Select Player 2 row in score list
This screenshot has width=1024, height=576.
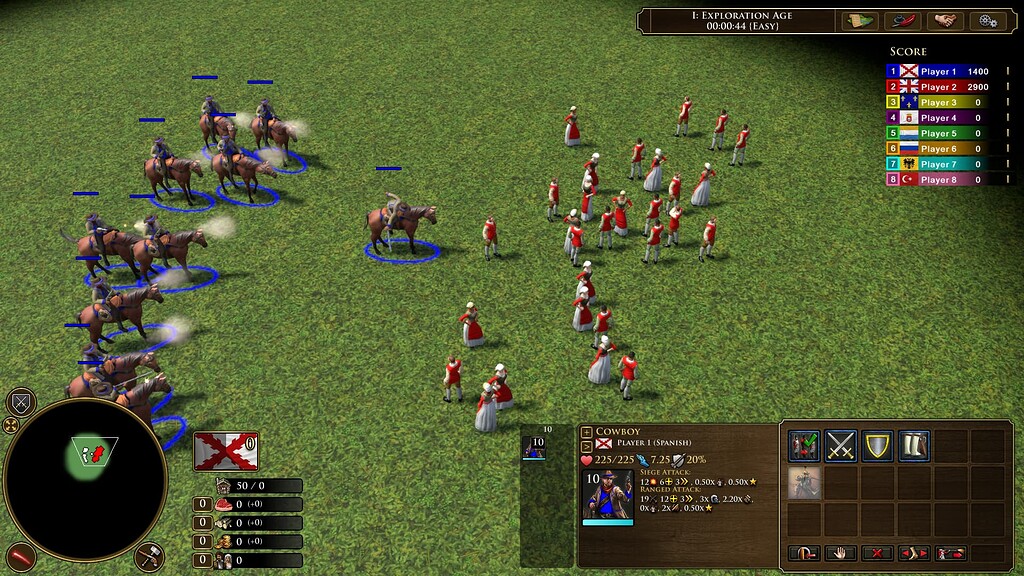[937, 87]
